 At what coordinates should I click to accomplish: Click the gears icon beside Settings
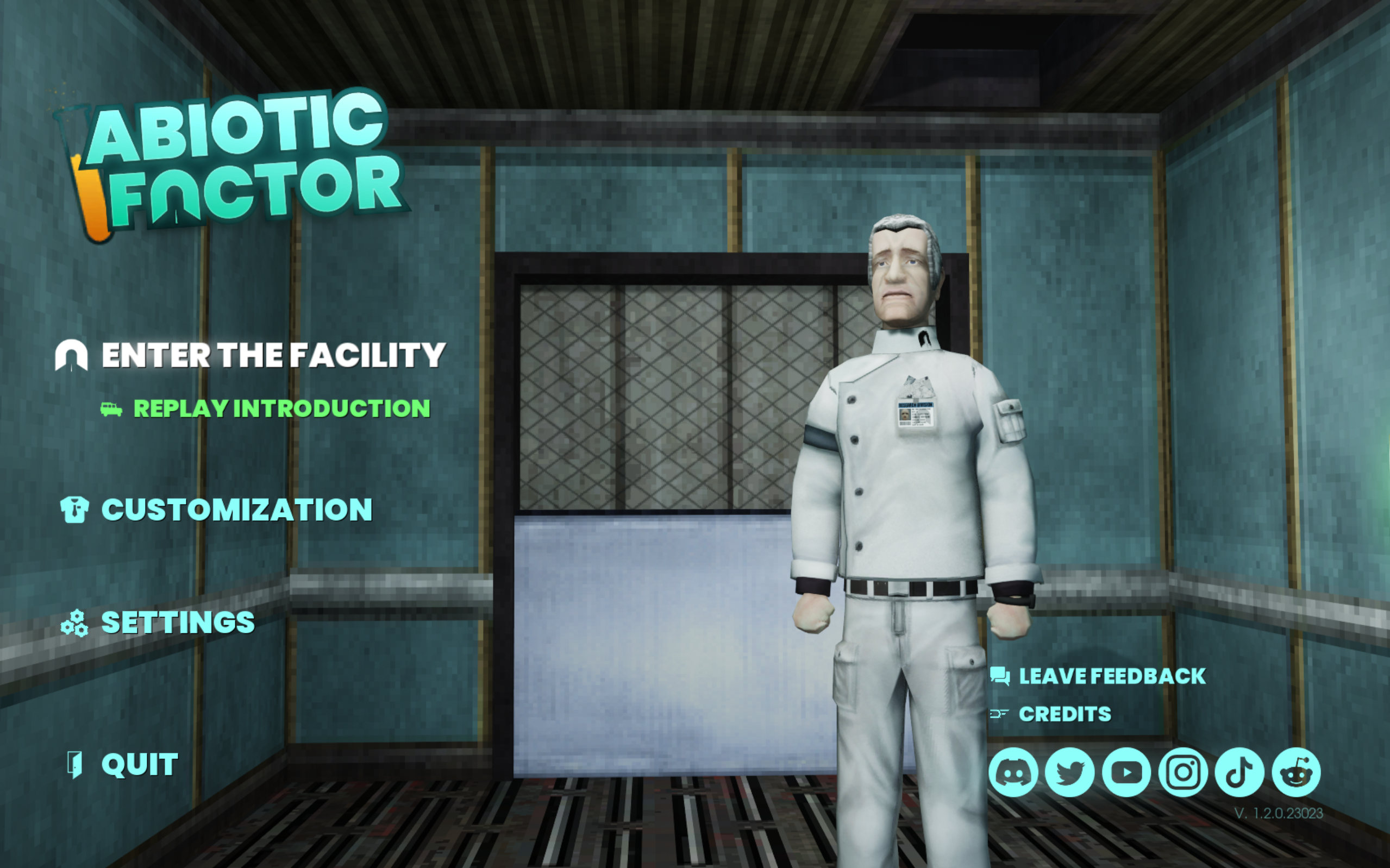tap(74, 624)
